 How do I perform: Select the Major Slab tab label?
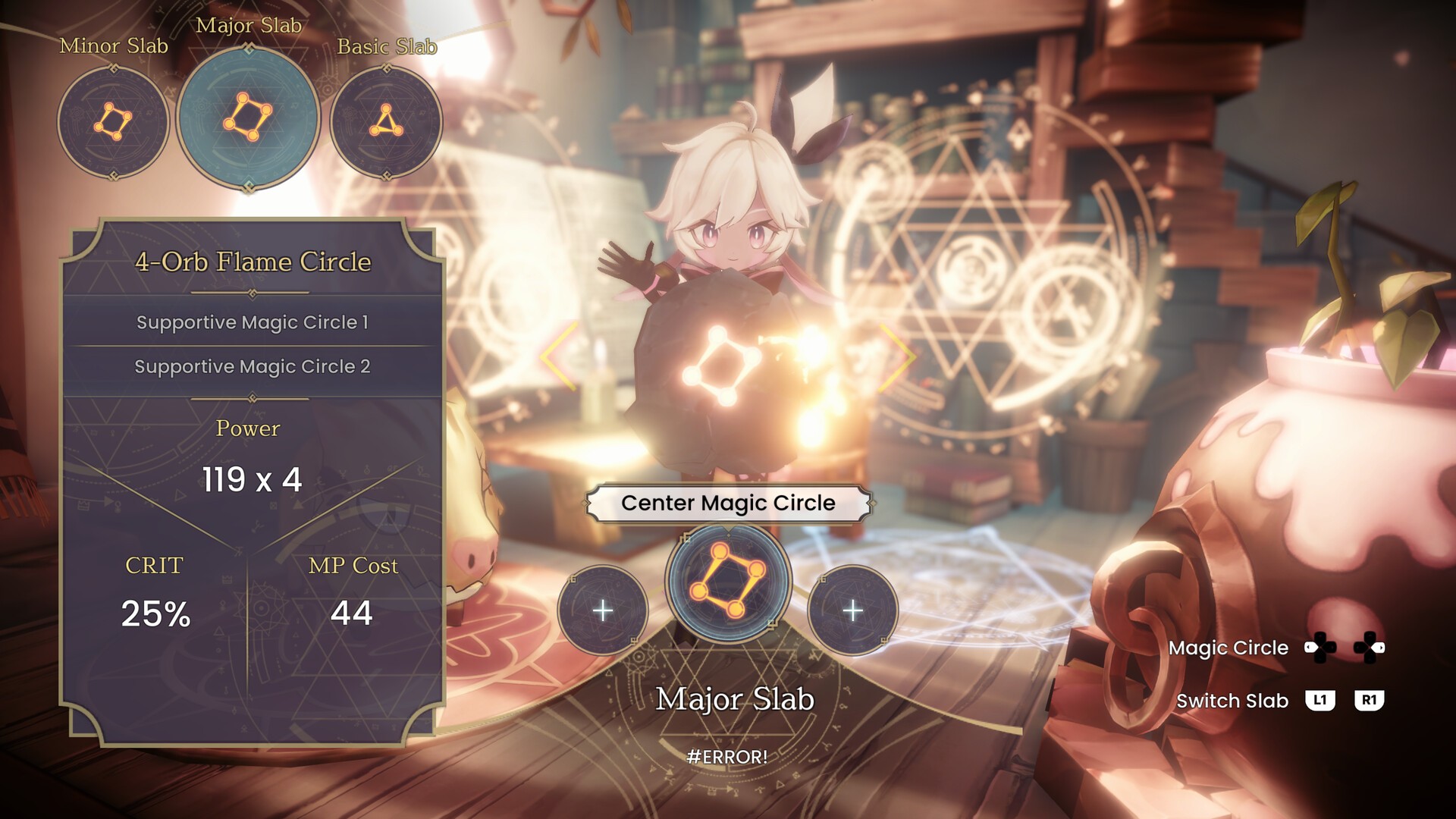pos(247,26)
